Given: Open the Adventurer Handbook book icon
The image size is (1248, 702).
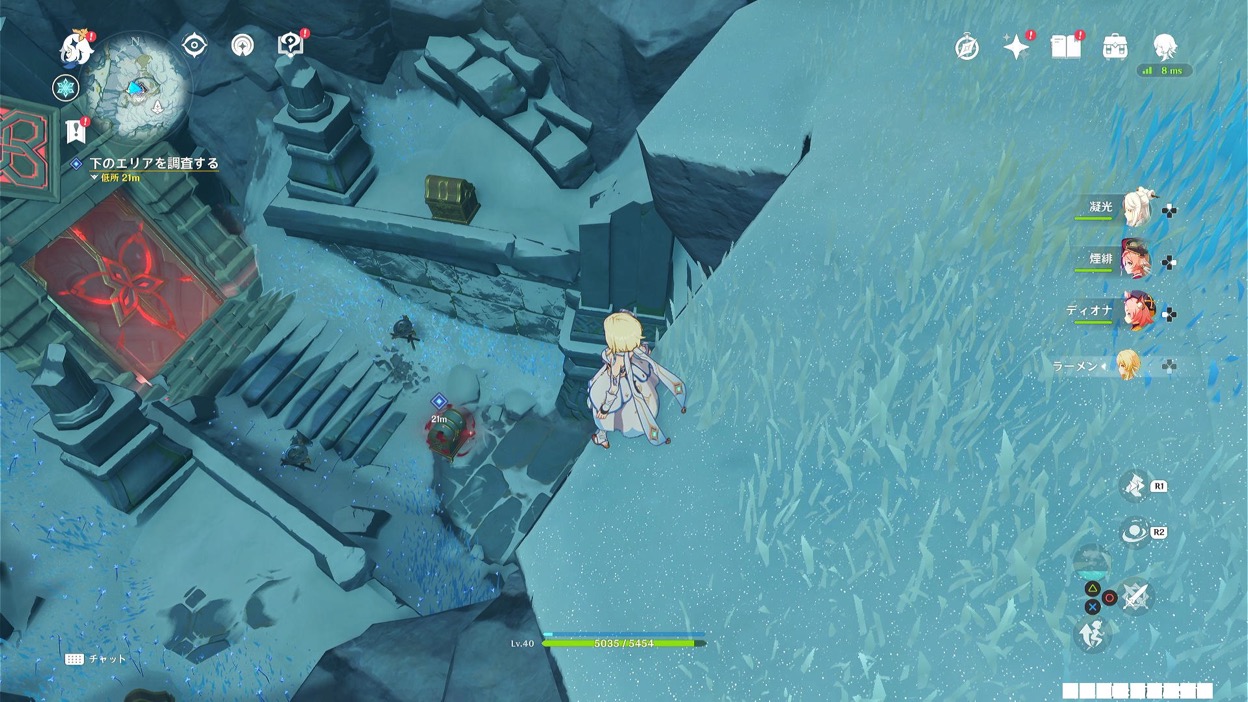Looking at the screenshot, I should 1066,46.
